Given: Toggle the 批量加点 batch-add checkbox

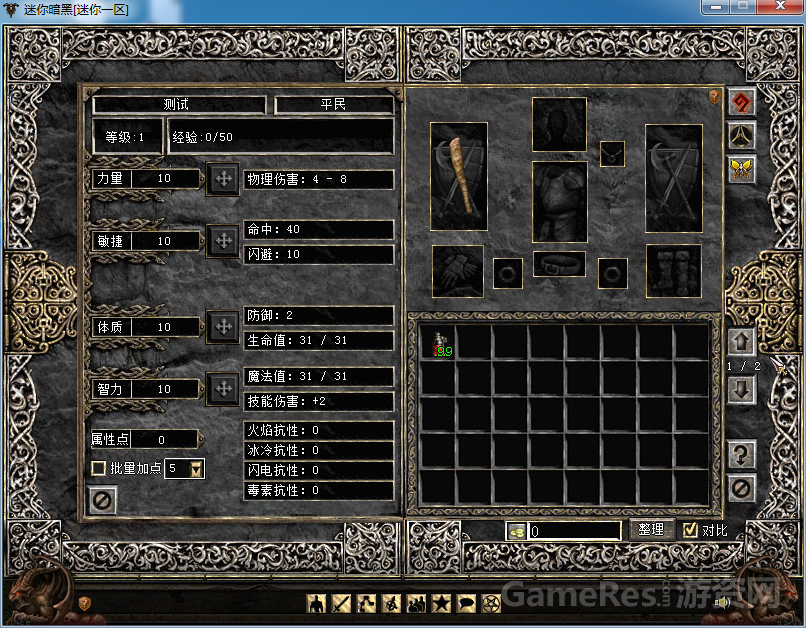Looking at the screenshot, I should point(99,468).
